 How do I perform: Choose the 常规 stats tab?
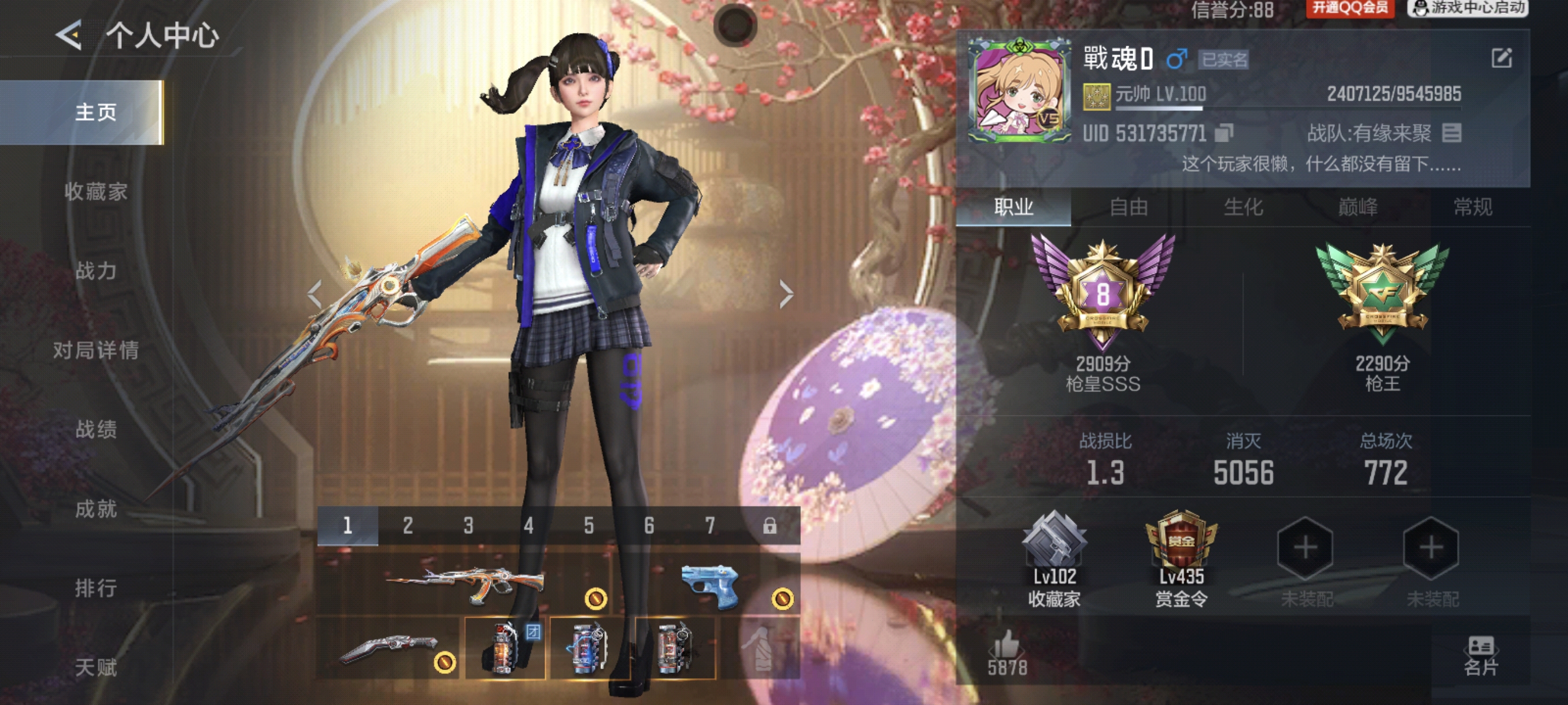[1473, 207]
